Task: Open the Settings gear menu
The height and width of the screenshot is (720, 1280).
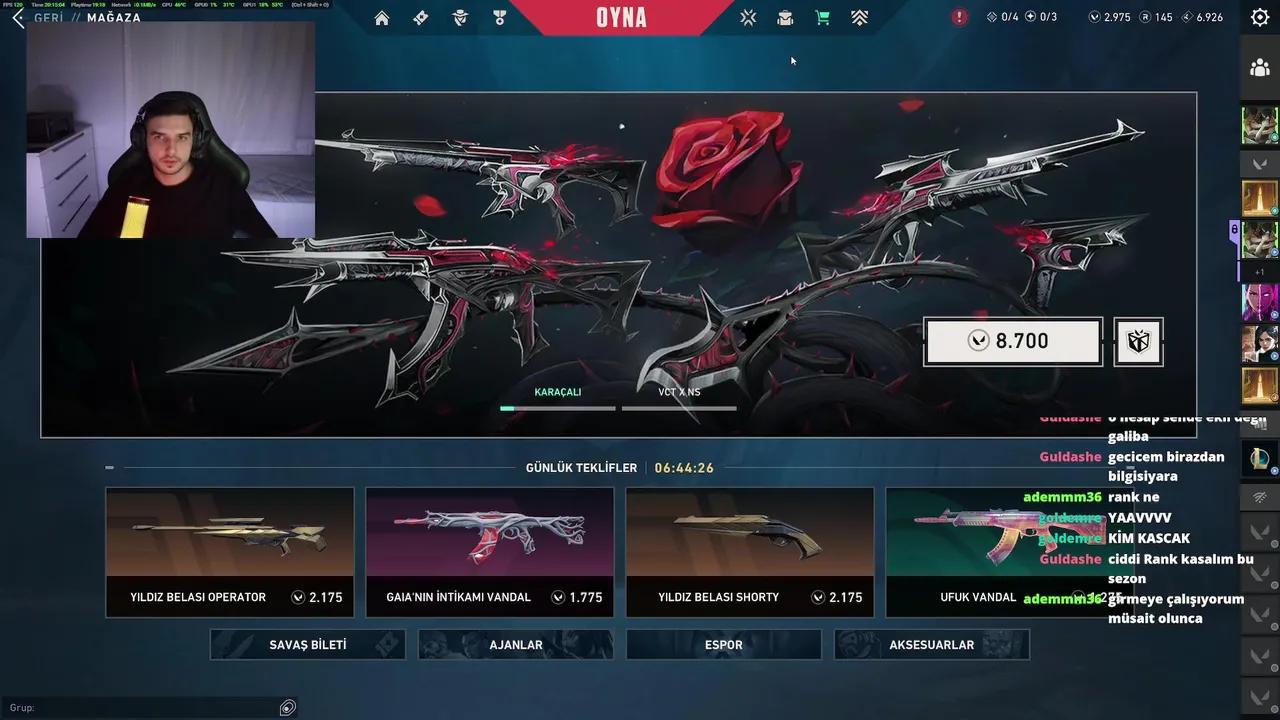Action: click(x=1259, y=17)
